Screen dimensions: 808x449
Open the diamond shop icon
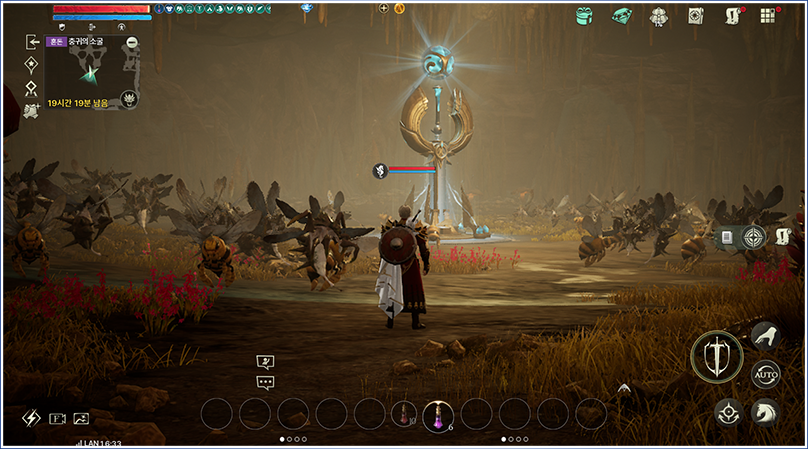(621, 15)
